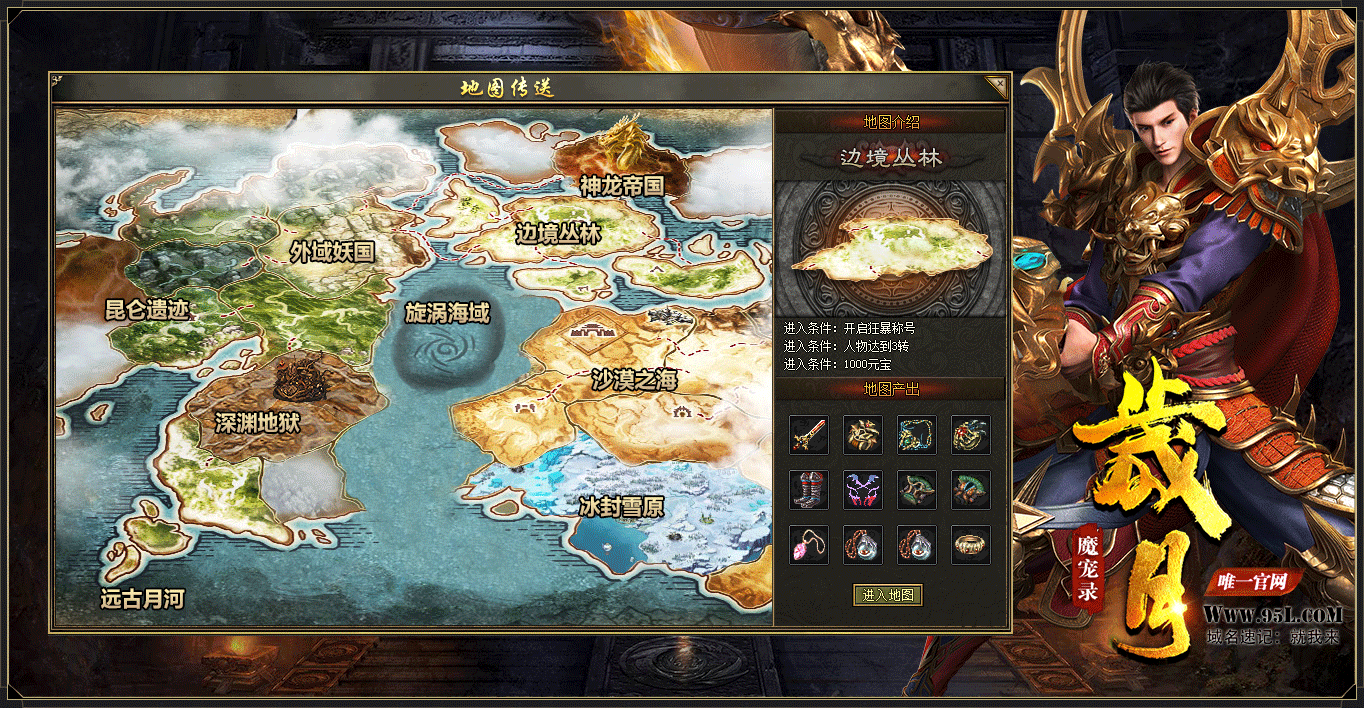The height and width of the screenshot is (708, 1364).
Task: Click the red sword drop icon
Action: coord(808,435)
